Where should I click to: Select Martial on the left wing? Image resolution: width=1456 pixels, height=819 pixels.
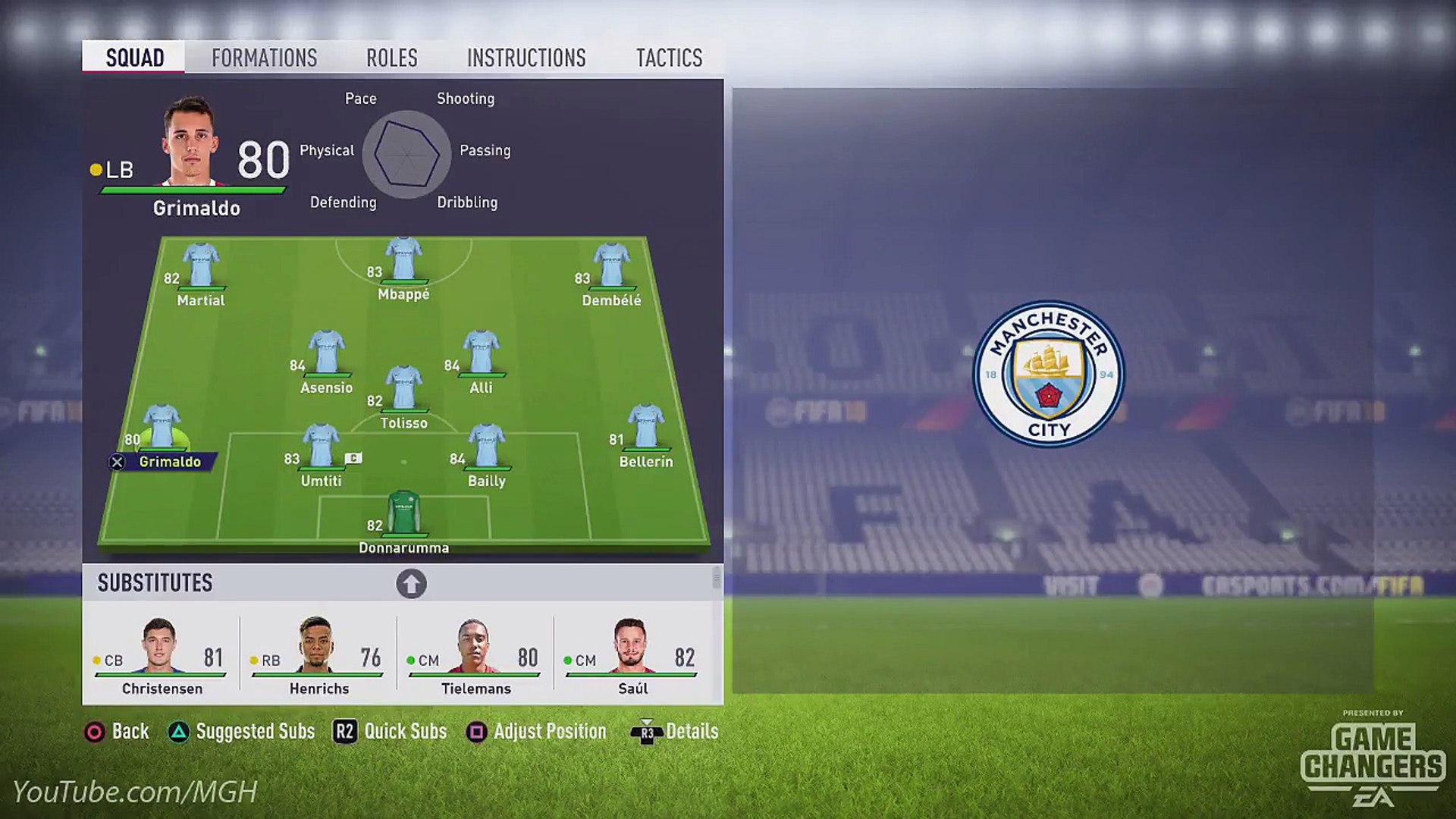coord(201,269)
